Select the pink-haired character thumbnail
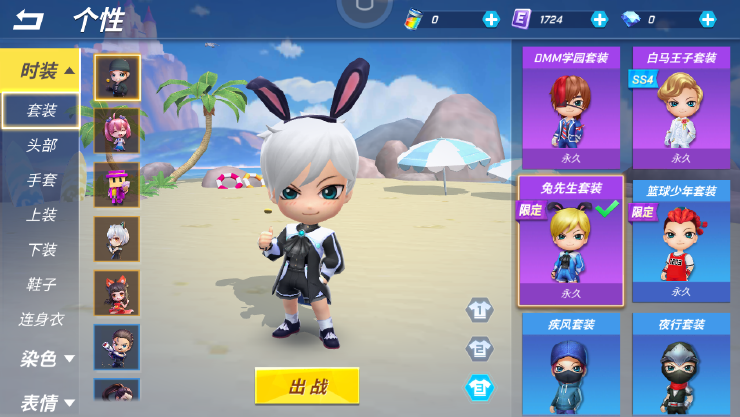740x417 pixels. click(117, 131)
